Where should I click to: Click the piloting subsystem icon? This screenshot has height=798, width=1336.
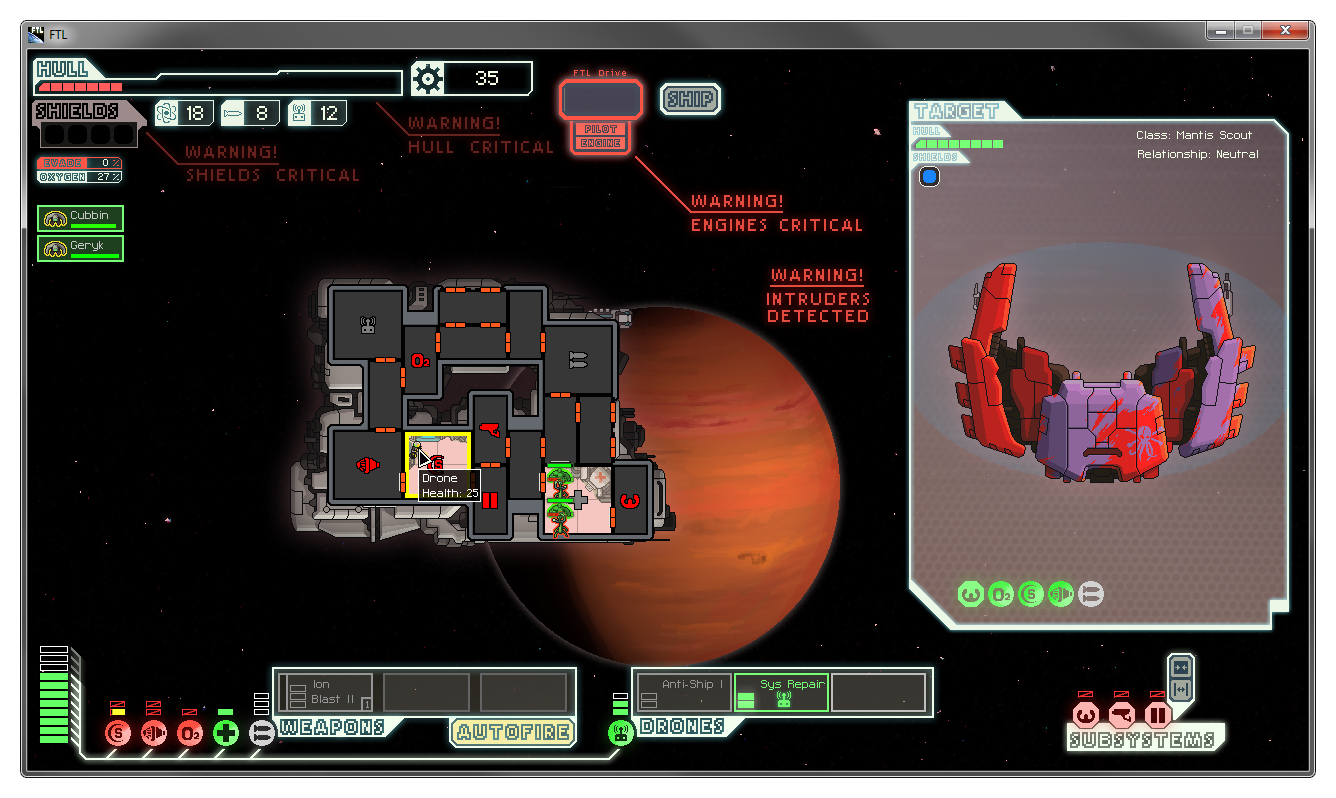pyautogui.click(x=1086, y=715)
